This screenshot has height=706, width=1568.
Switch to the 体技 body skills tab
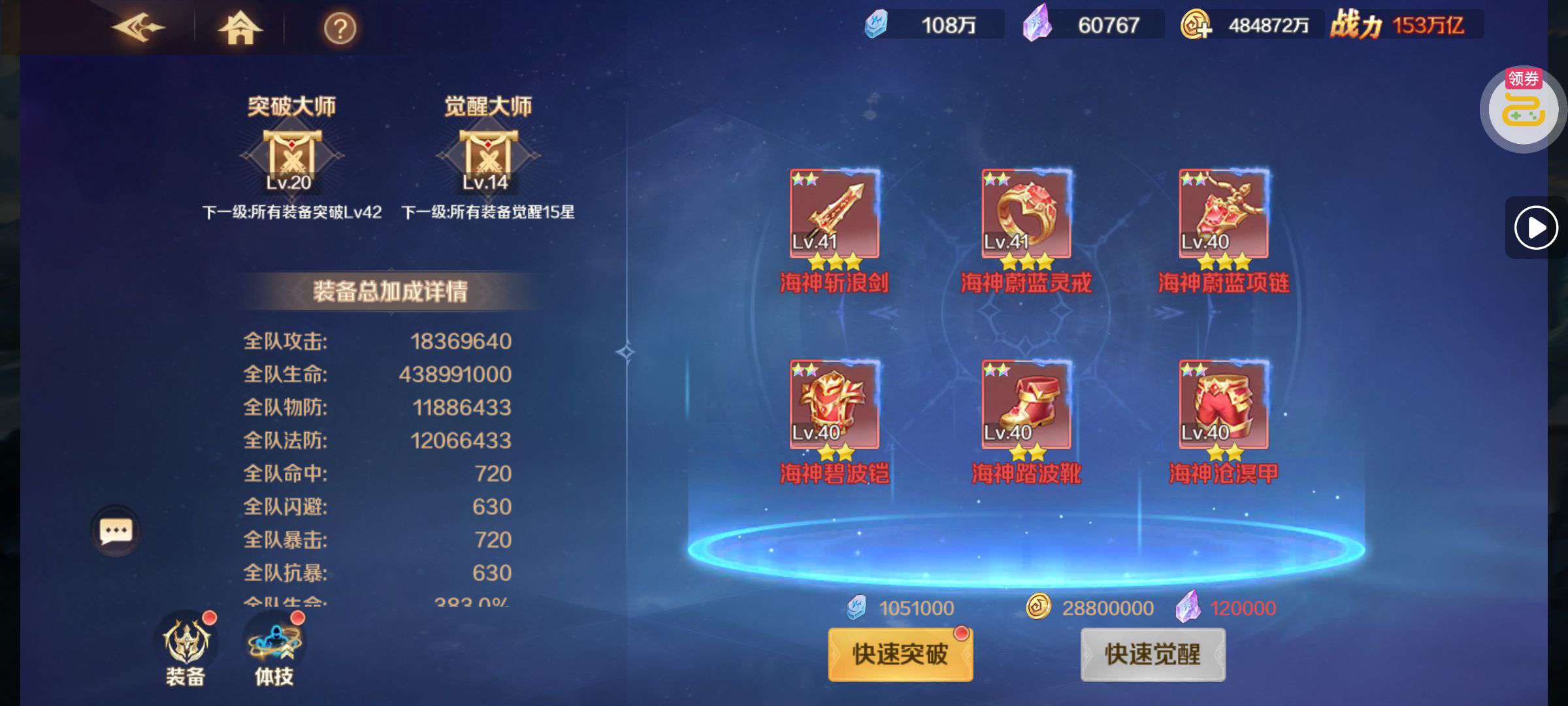[274, 648]
